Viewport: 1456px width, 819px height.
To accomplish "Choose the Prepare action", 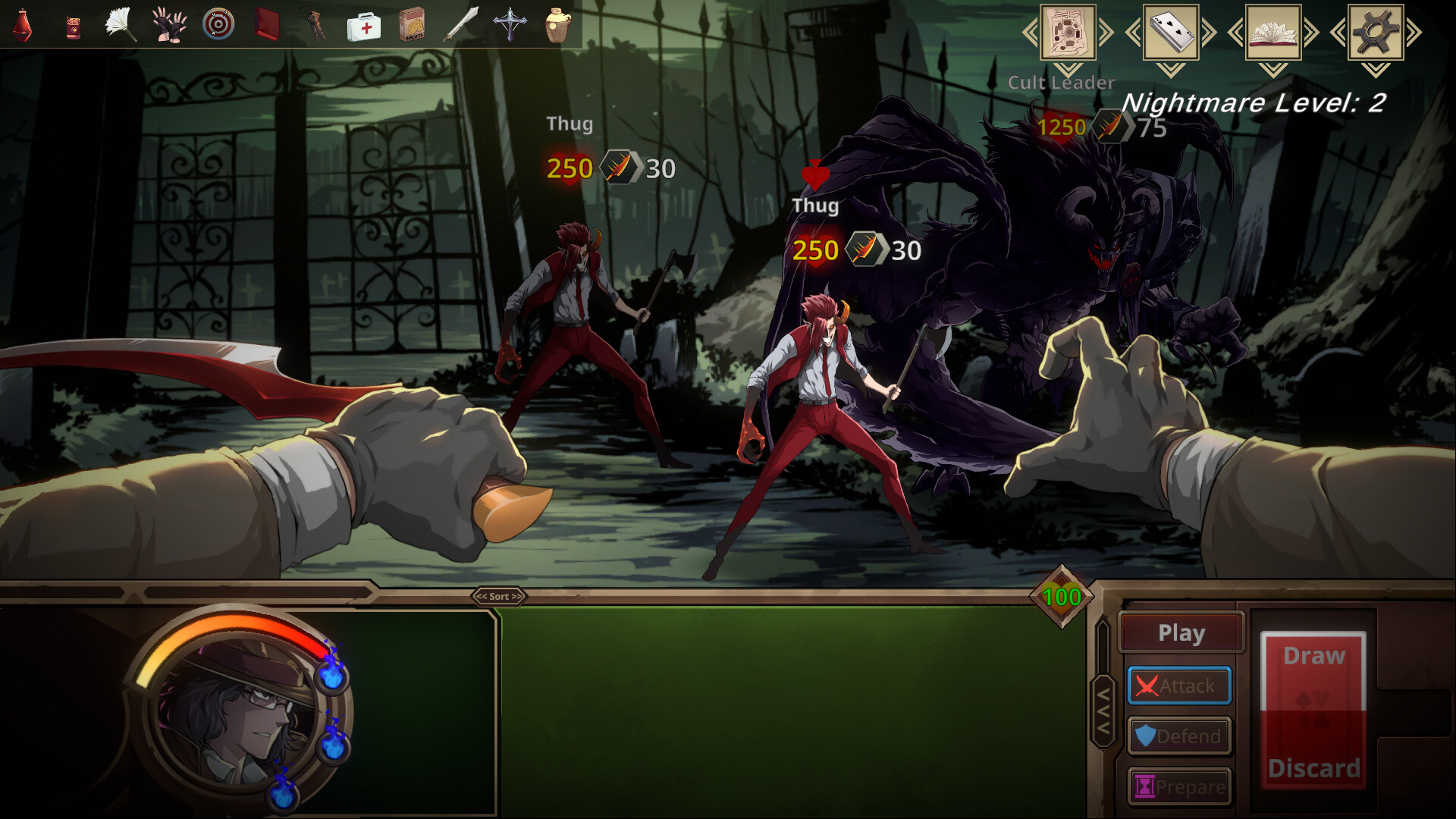I will click(1179, 786).
